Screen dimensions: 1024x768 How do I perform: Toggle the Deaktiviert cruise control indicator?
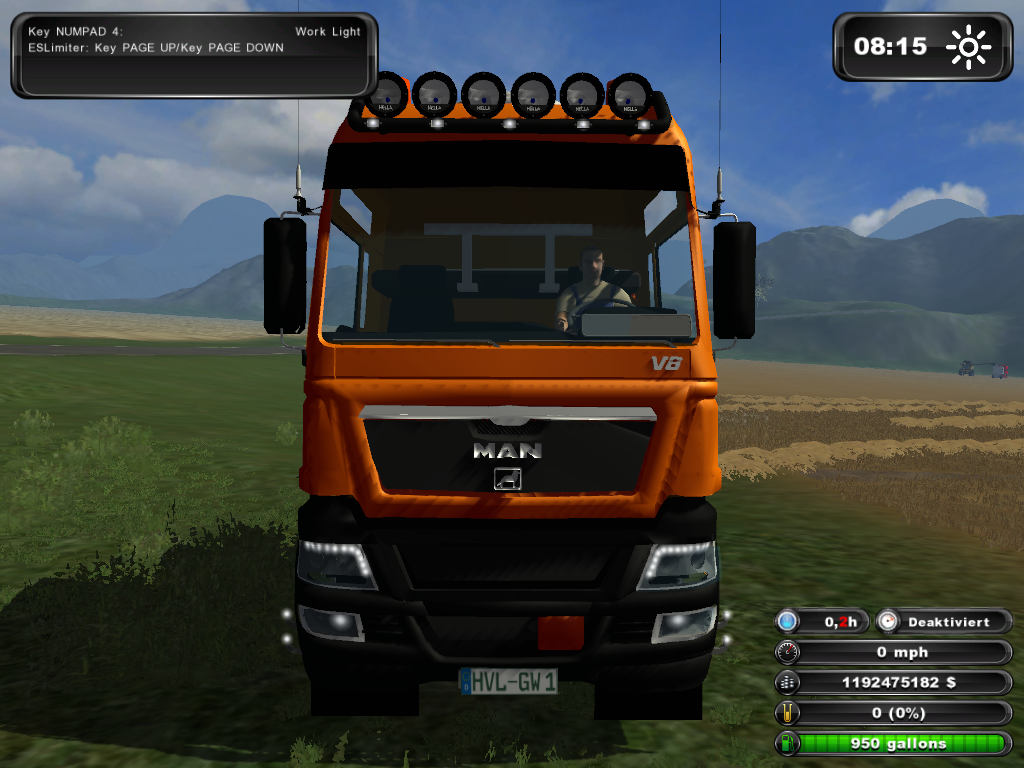(x=944, y=622)
